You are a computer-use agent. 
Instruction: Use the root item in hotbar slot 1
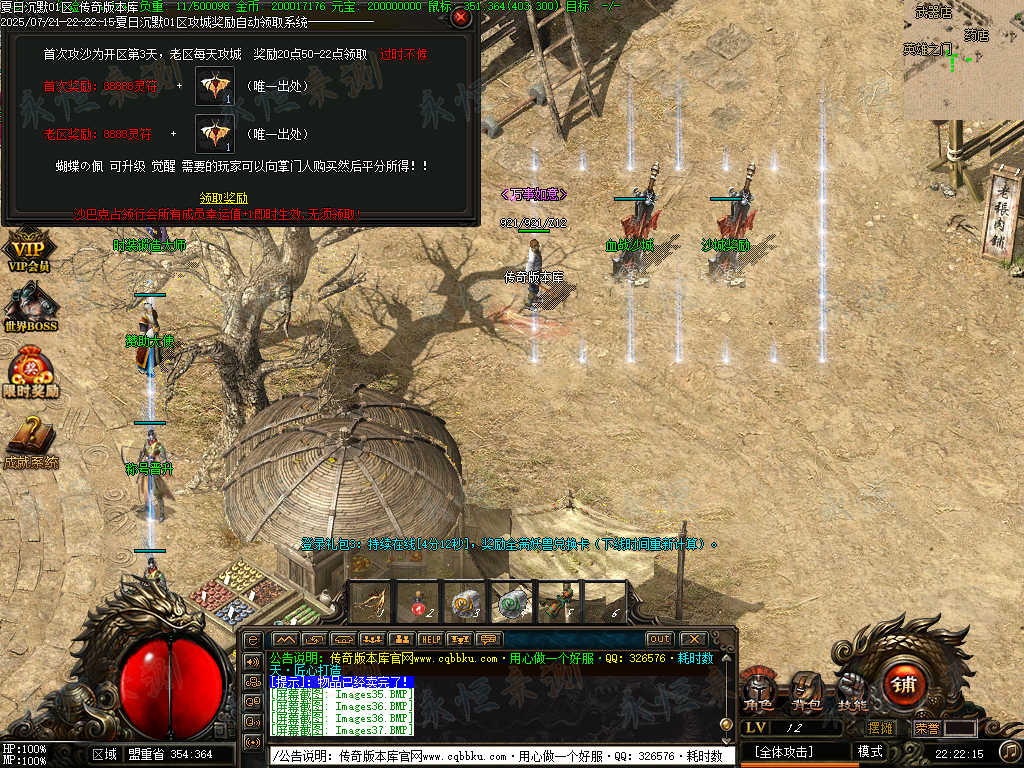tap(369, 603)
